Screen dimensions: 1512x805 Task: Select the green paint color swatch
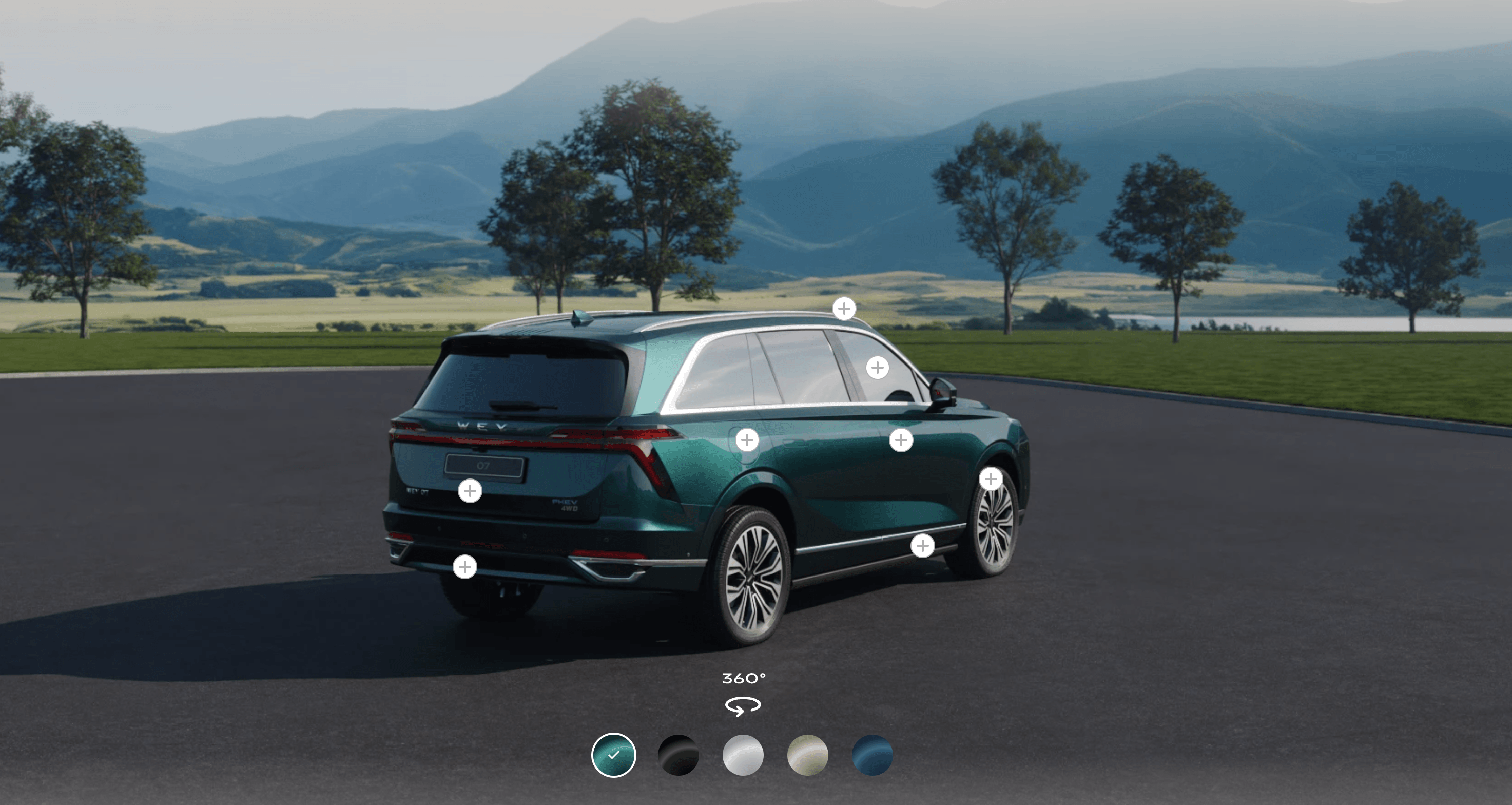[613, 755]
